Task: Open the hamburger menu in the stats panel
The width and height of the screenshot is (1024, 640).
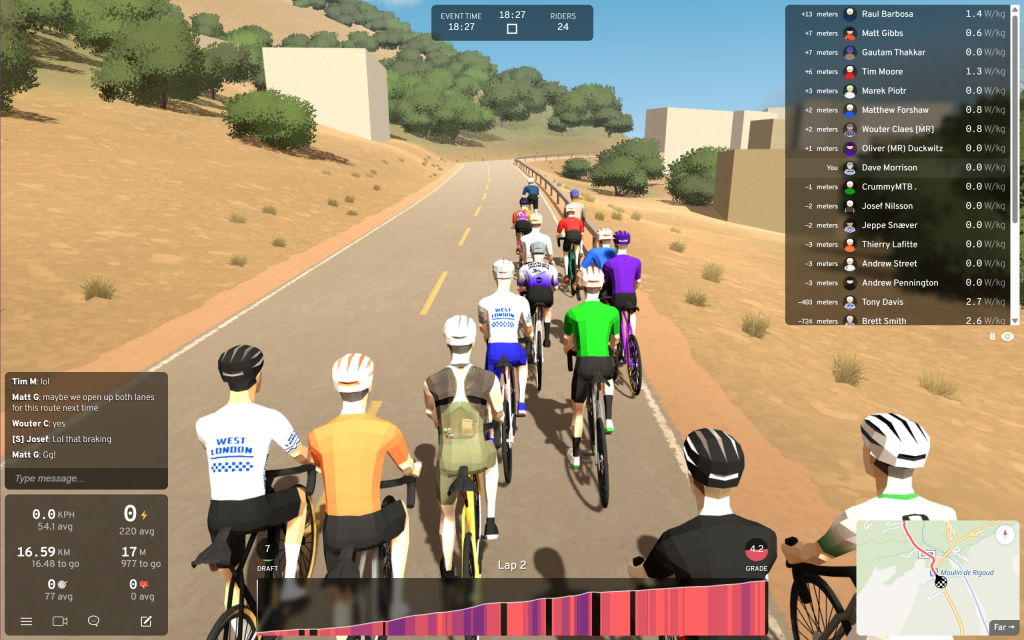Action: click(26, 621)
